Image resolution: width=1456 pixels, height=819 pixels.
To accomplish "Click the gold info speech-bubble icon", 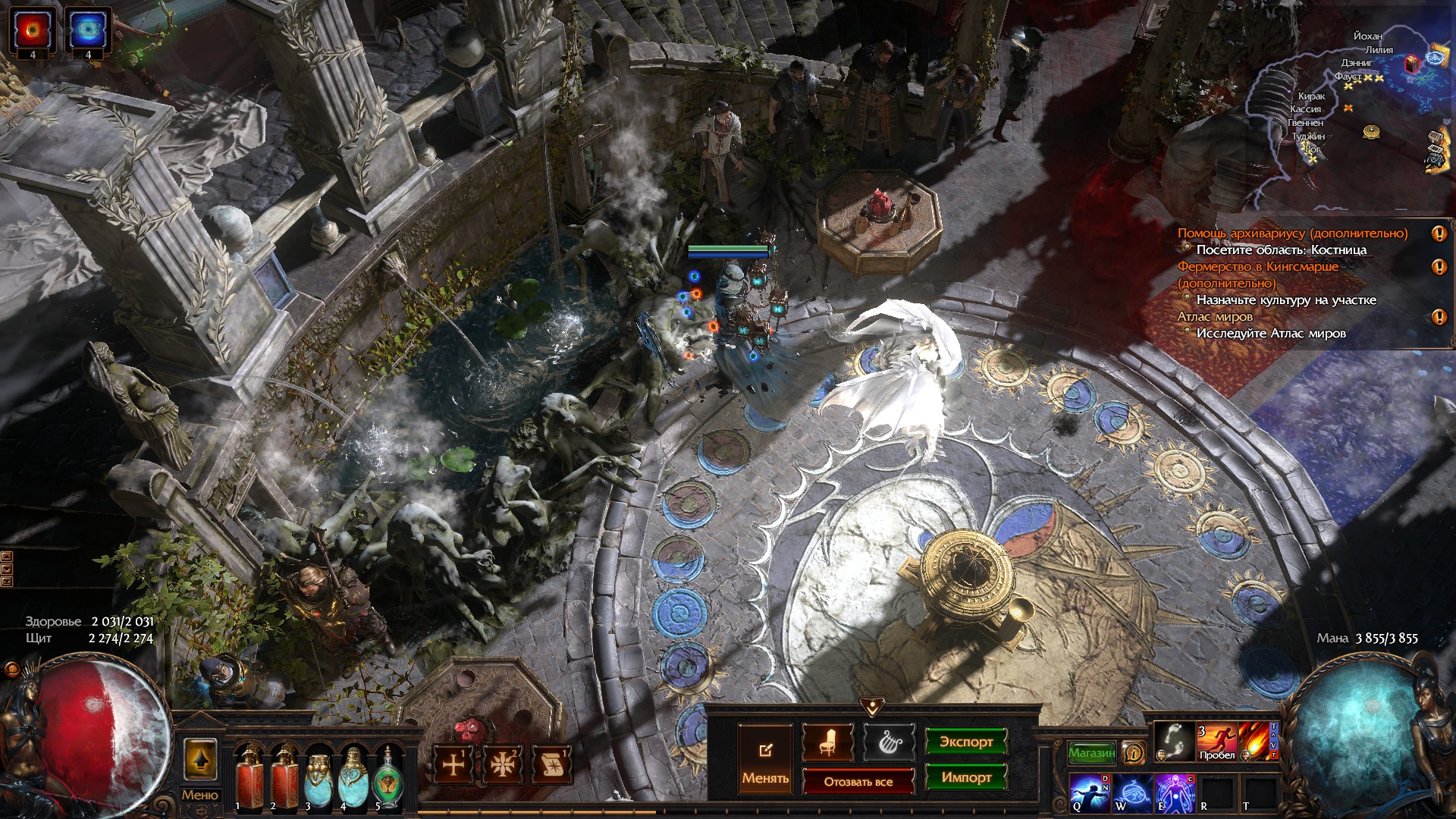I will pyautogui.click(x=1134, y=753).
